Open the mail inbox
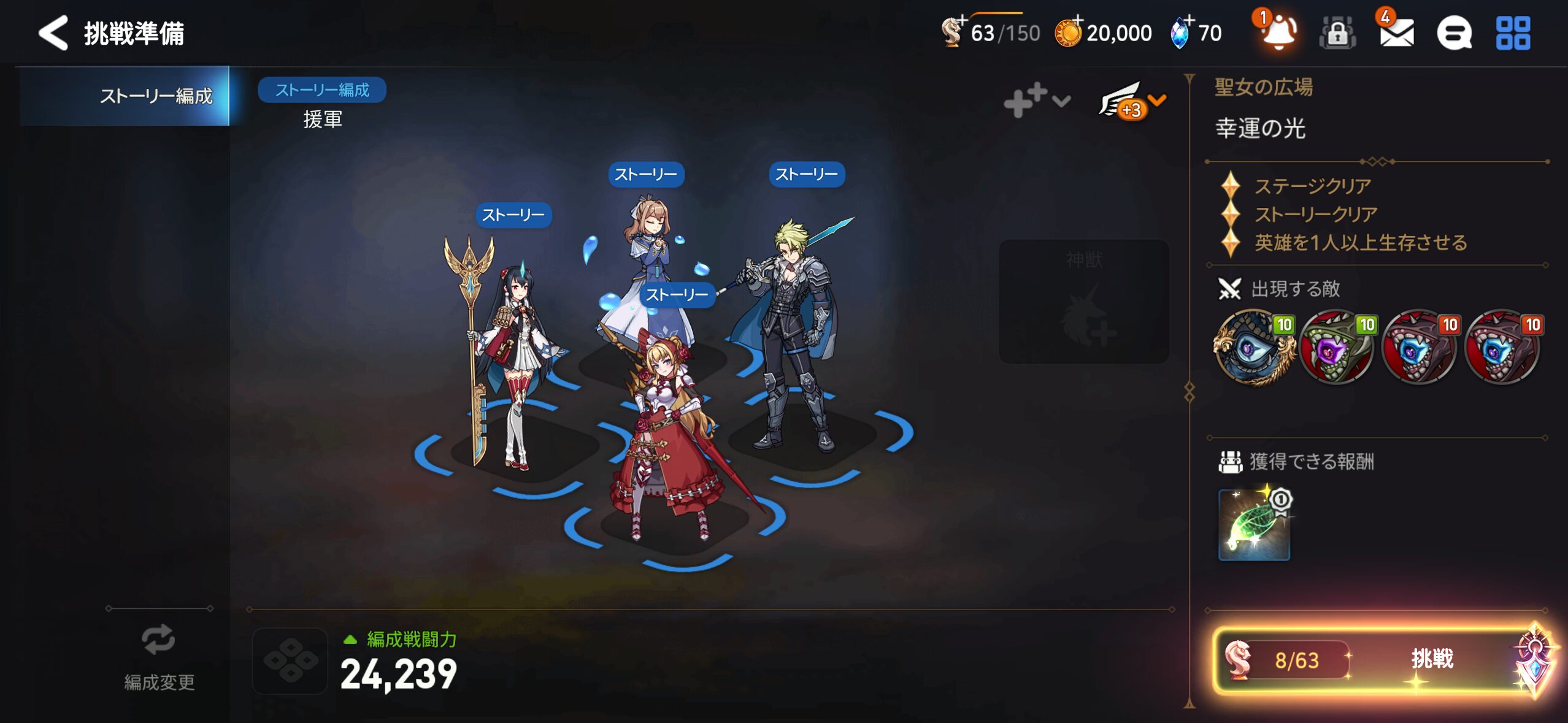 pyautogui.click(x=1396, y=33)
